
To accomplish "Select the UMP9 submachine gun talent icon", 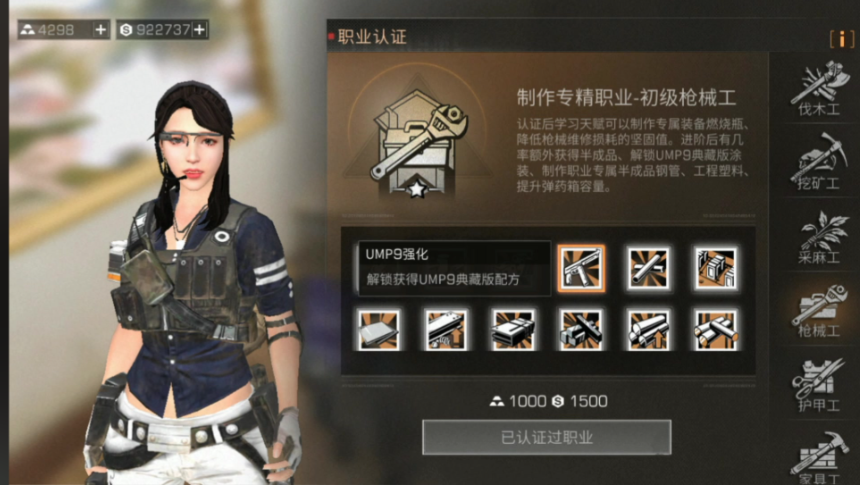I will pyautogui.click(x=581, y=268).
